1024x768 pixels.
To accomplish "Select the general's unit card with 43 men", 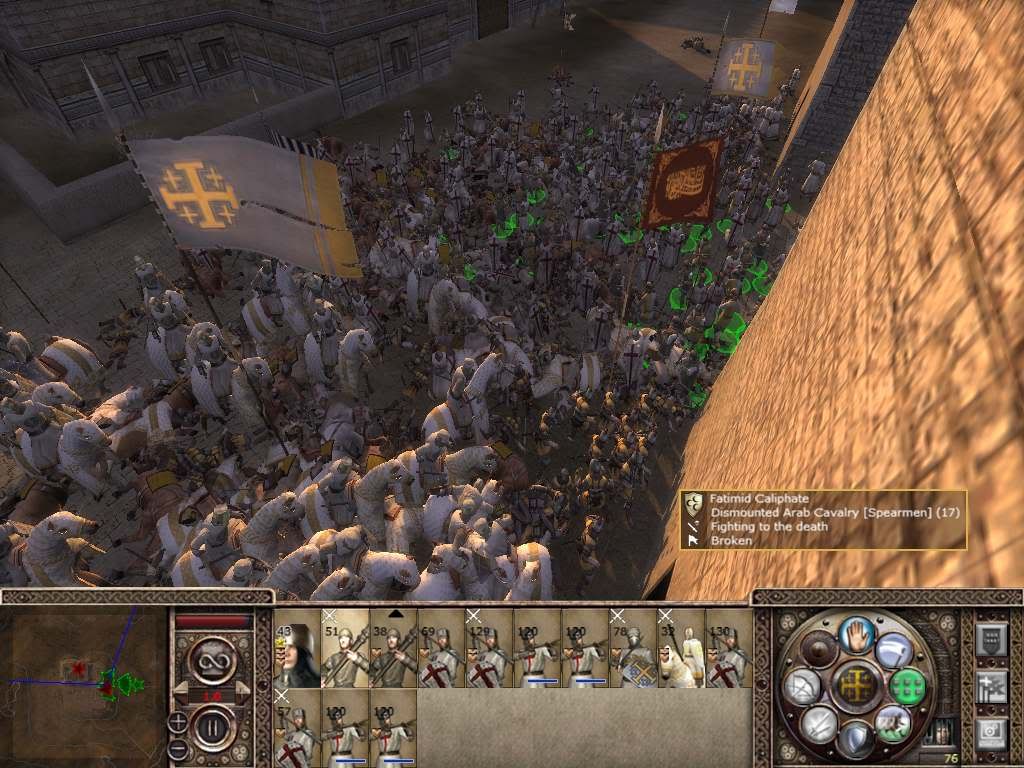I will tap(297, 648).
